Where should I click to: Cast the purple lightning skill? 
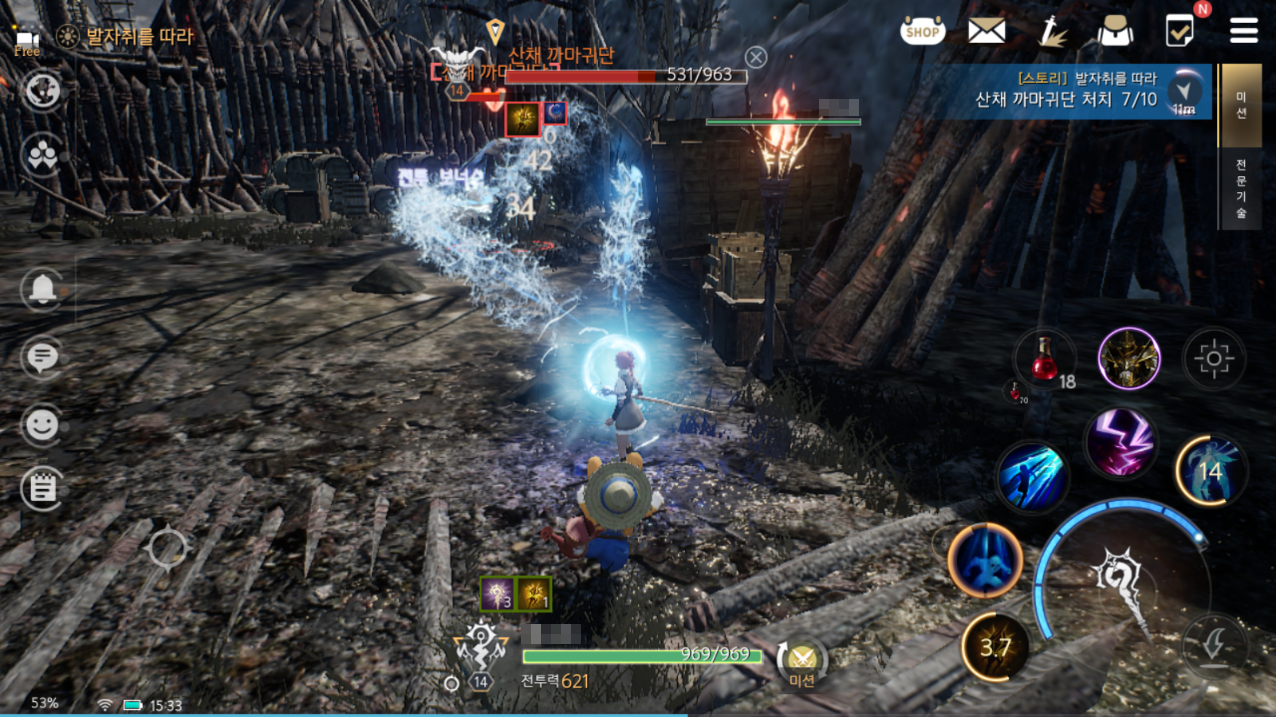coord(1121,443)
